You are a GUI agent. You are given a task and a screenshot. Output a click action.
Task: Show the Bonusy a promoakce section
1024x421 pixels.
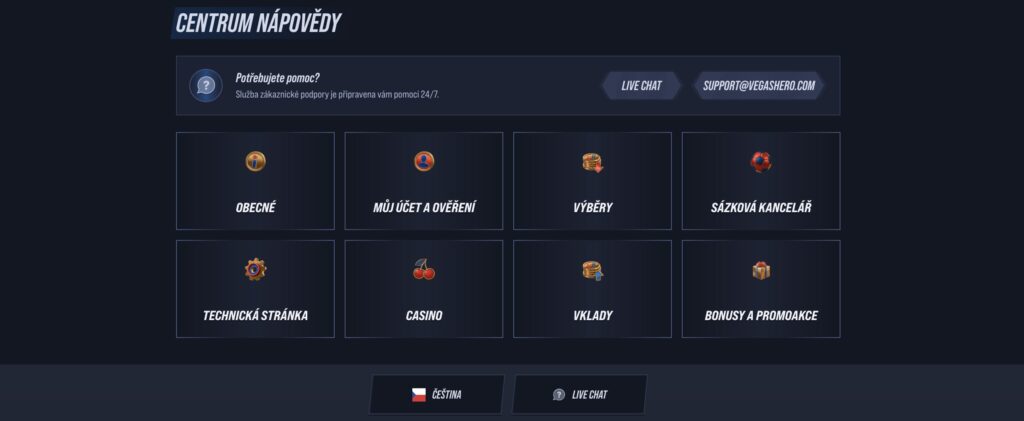(x=761, y=289)
